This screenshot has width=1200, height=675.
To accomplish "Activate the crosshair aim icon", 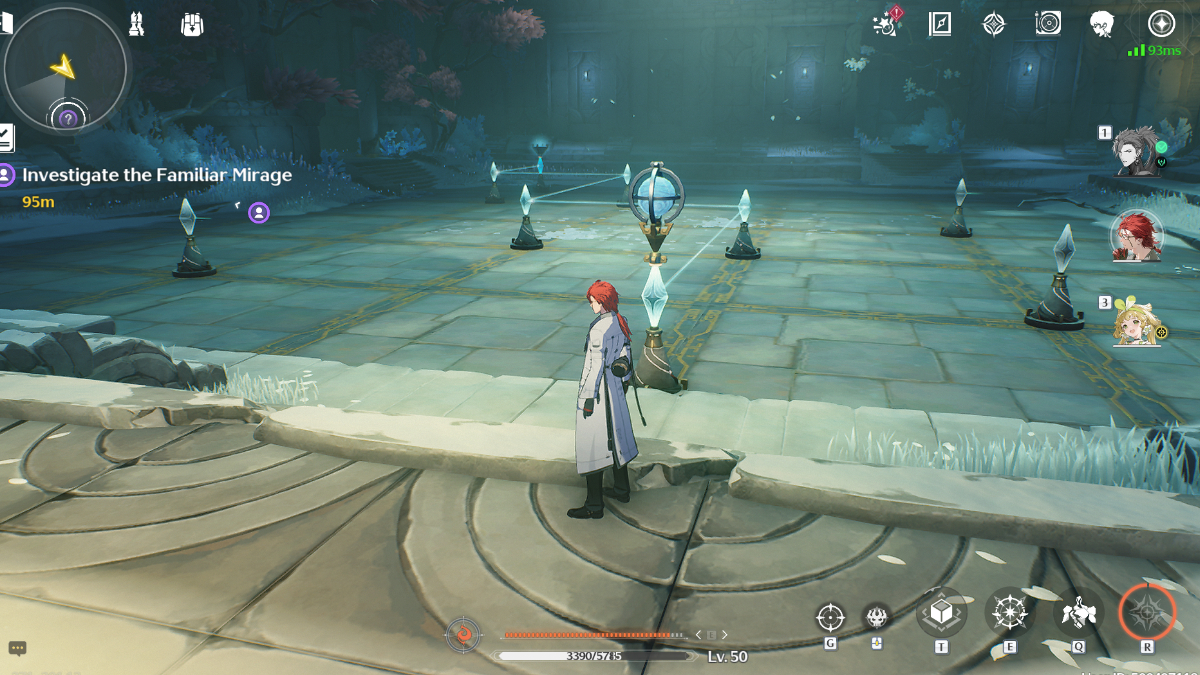I will tap(830, 617).
